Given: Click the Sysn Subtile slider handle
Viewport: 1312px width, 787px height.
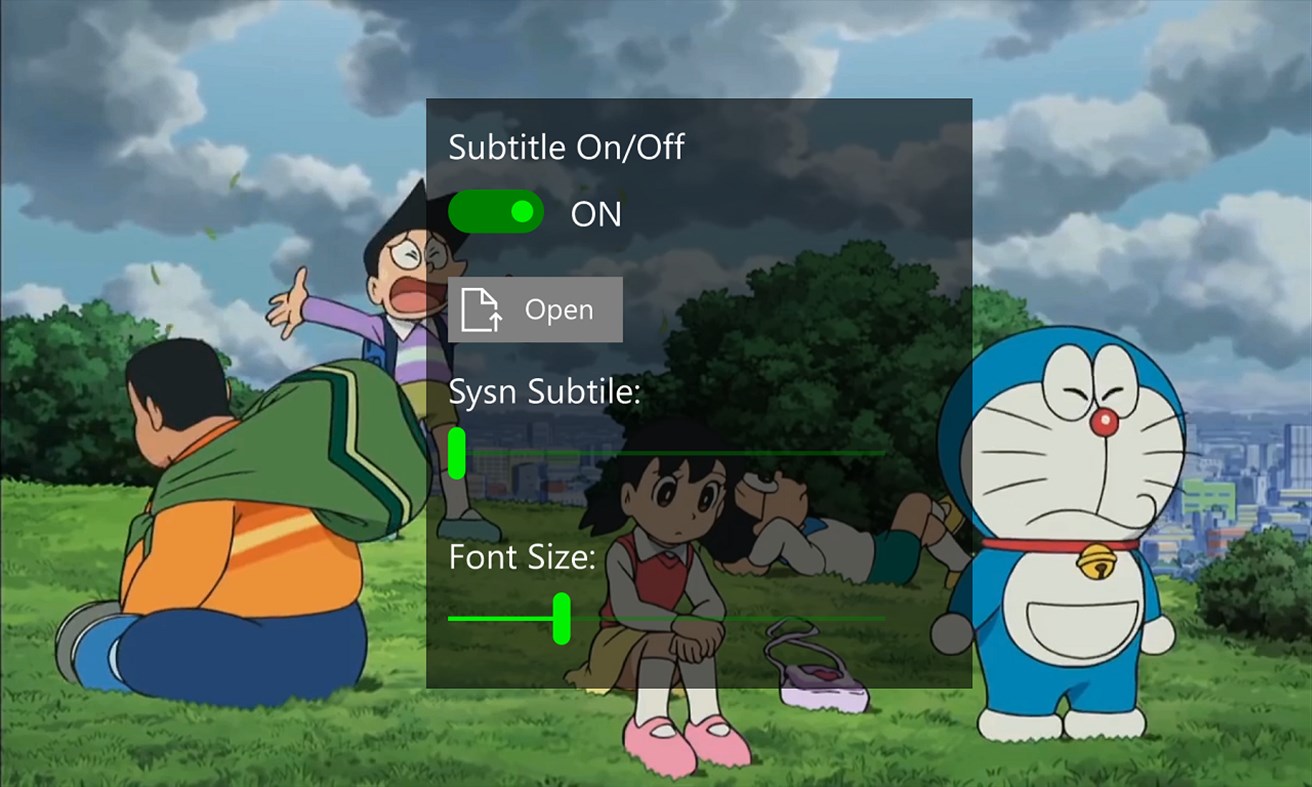Looking at the screenshot, I should coord(459,452).
